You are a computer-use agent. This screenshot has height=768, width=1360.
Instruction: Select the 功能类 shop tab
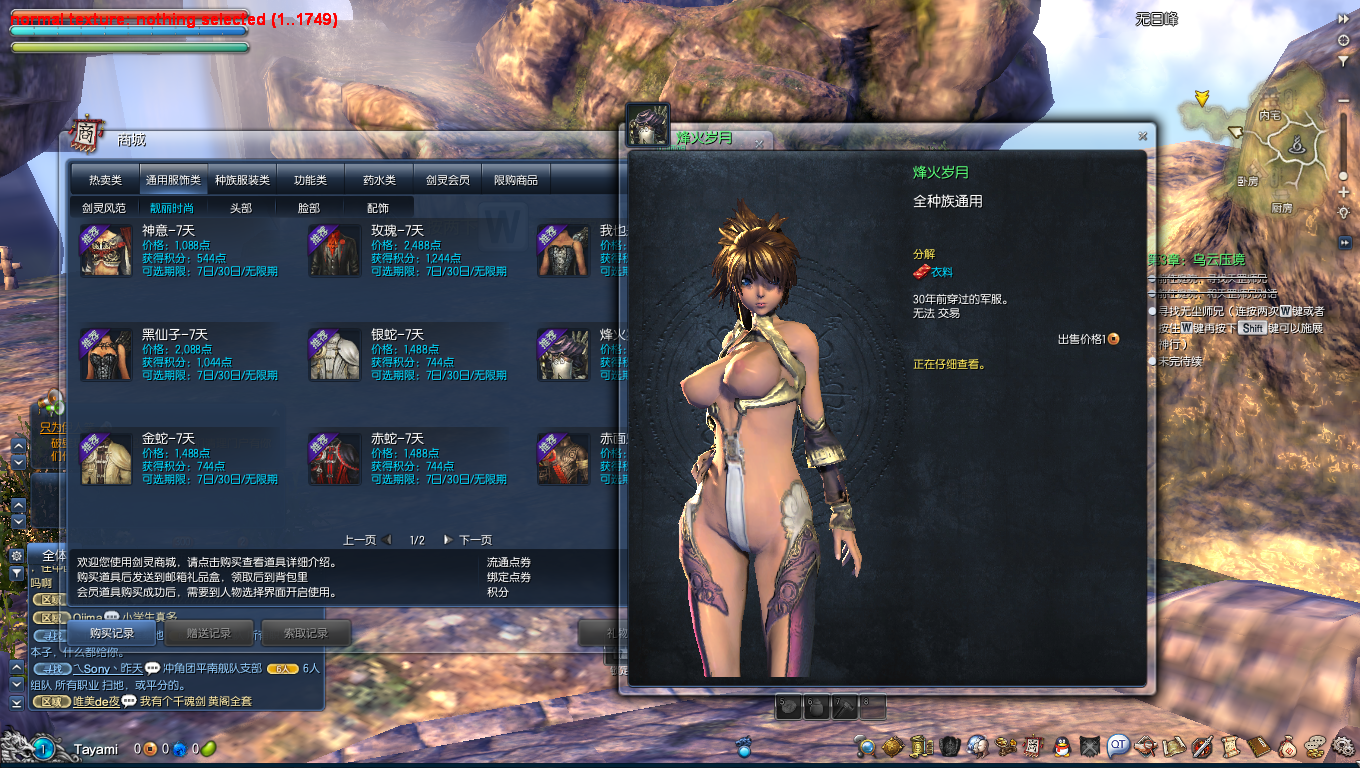310,180
